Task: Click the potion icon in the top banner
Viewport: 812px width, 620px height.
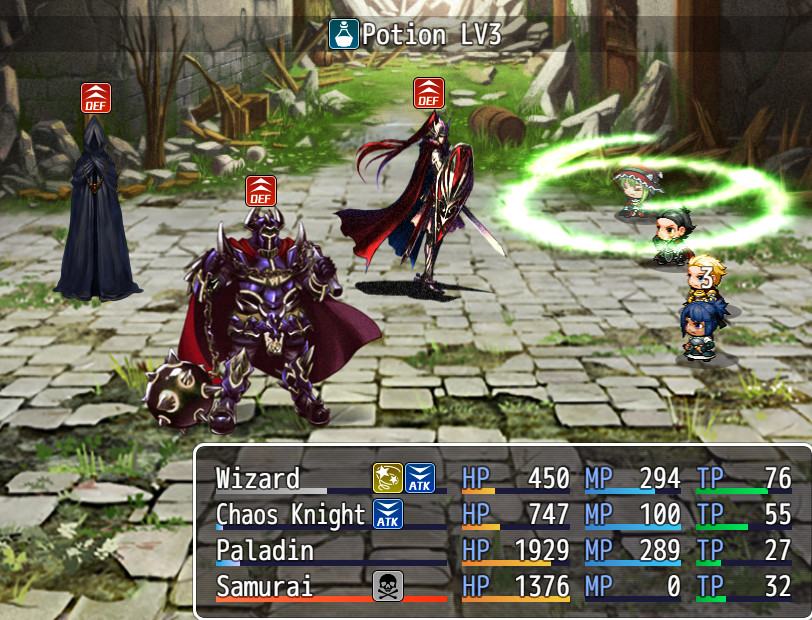Action: (x=344, y=35)
